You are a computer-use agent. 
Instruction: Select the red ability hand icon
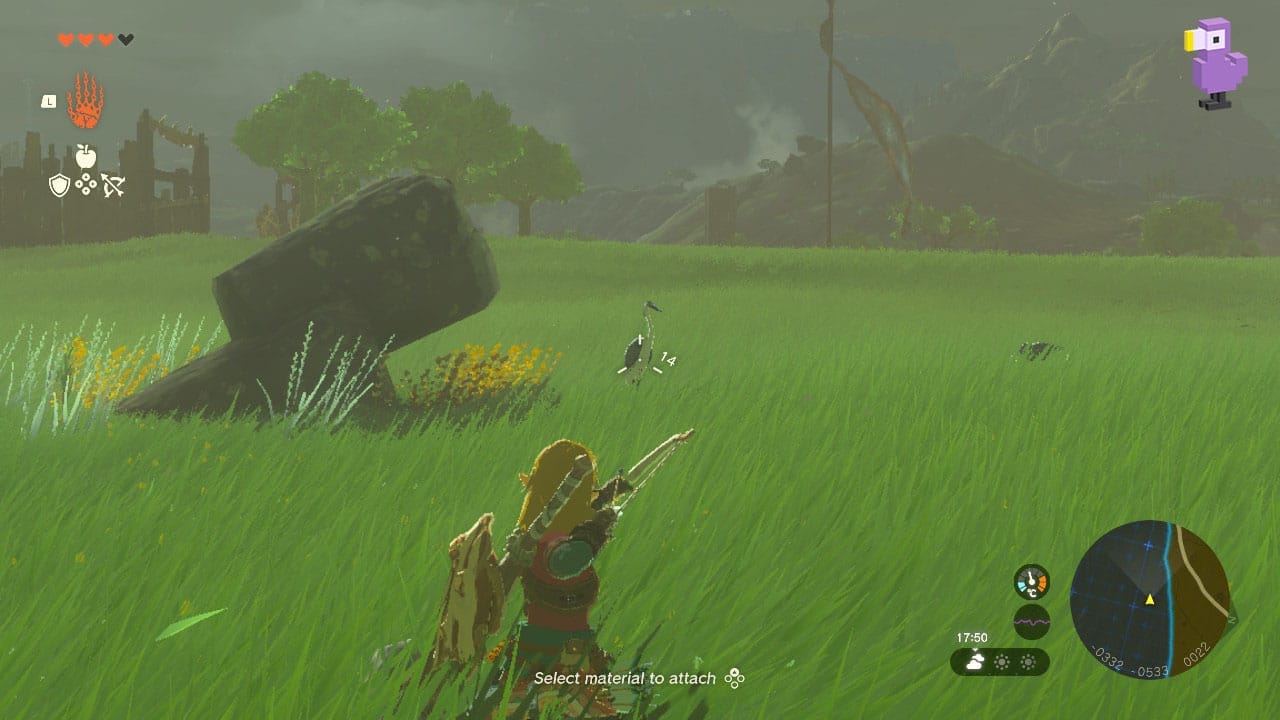(x=85, y=99)
